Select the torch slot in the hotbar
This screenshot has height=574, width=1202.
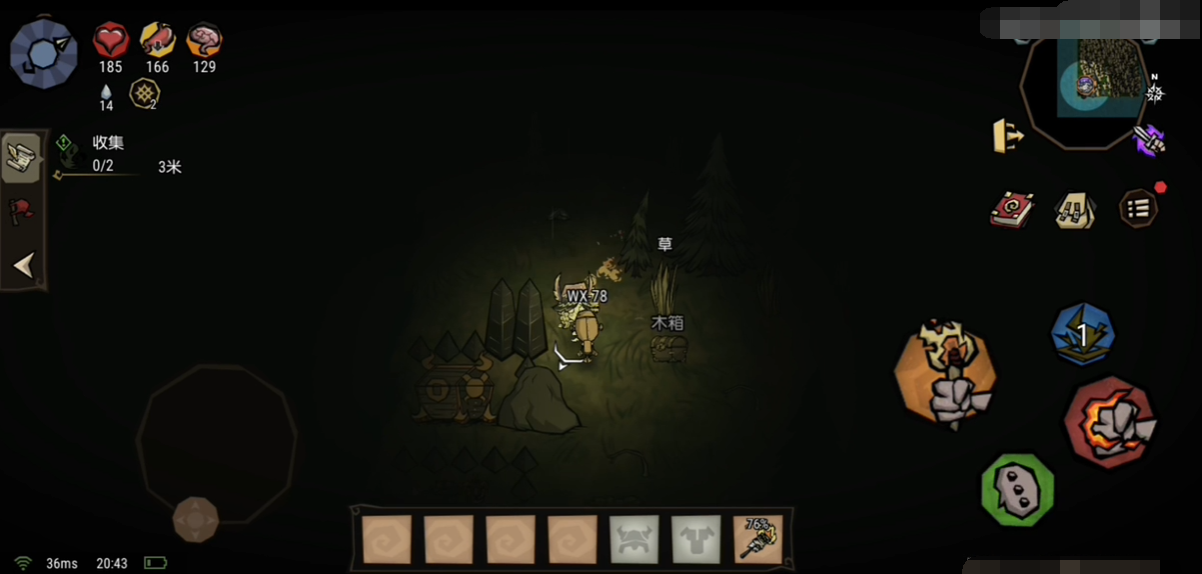point(758,540)
